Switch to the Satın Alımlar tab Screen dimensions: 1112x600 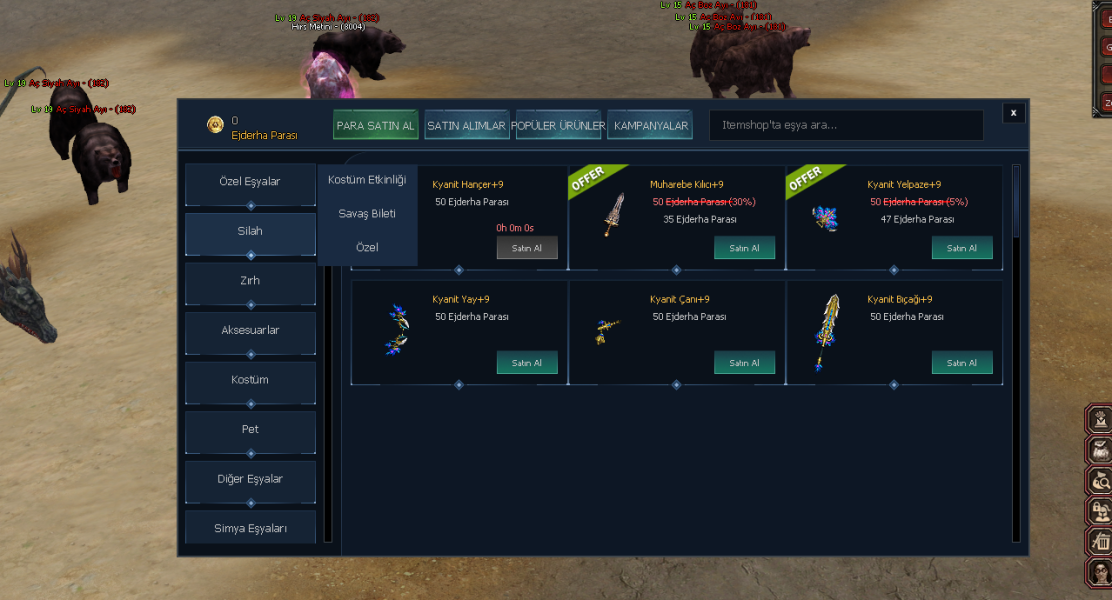point(467,126)
